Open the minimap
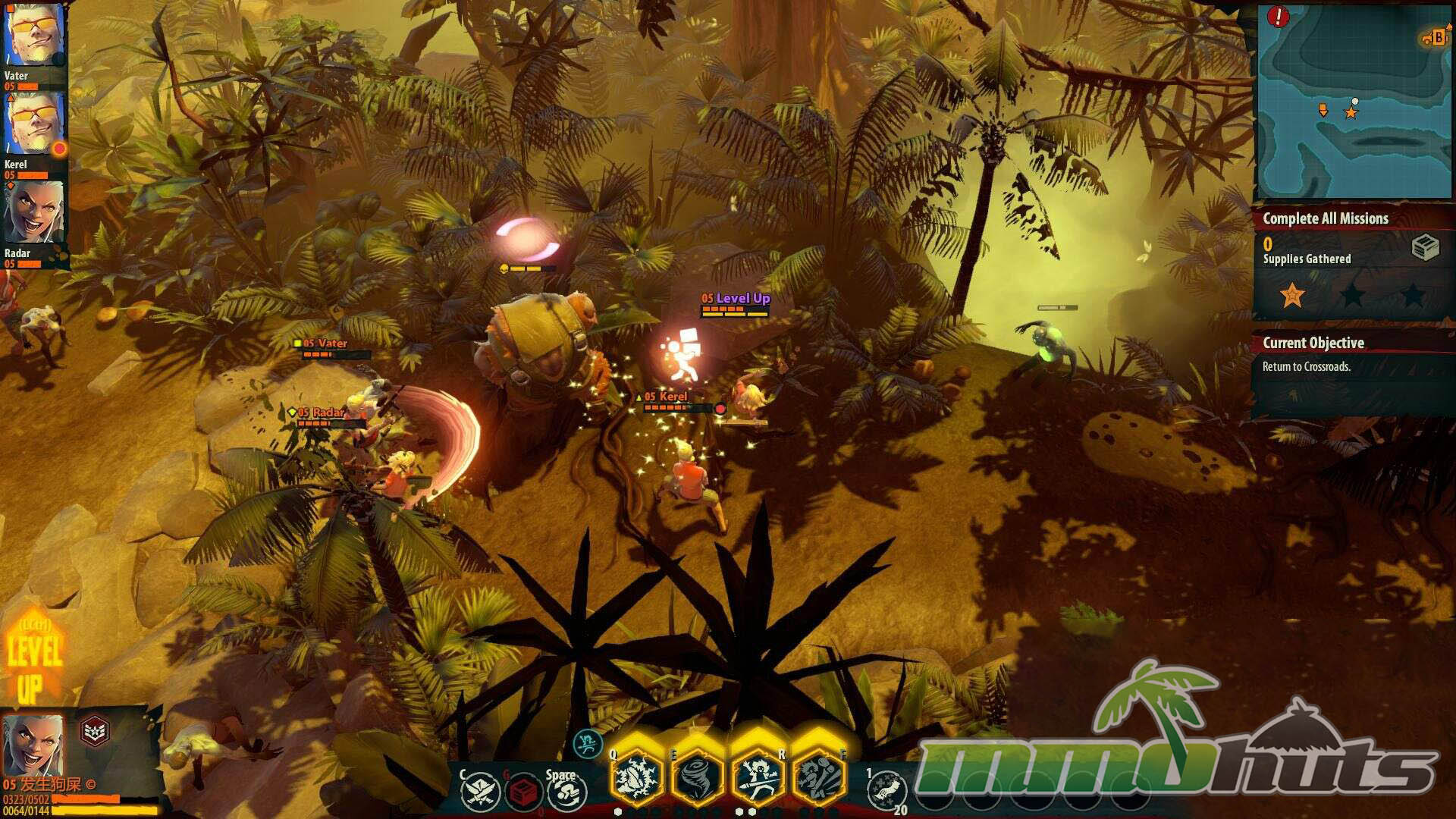The image size is (1456, 819). [x=1353, y=102]
